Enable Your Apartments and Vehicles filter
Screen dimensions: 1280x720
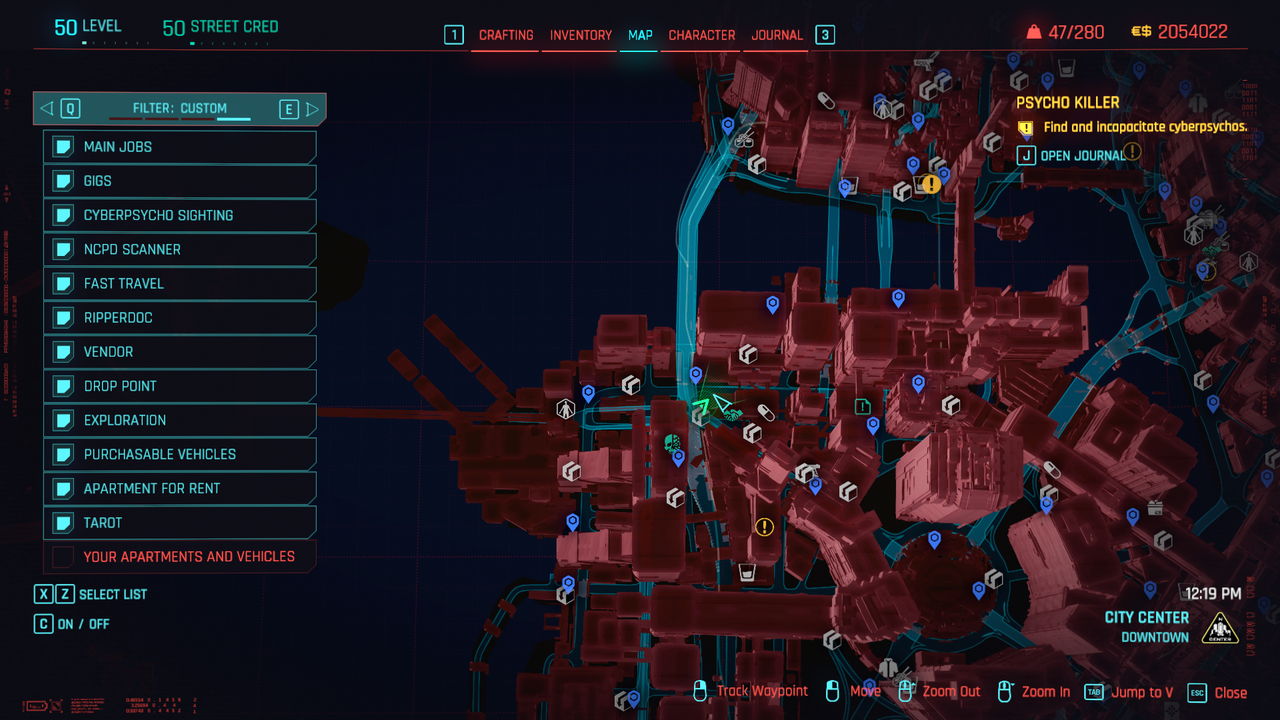pyautogui.click(x=180, y=556)
